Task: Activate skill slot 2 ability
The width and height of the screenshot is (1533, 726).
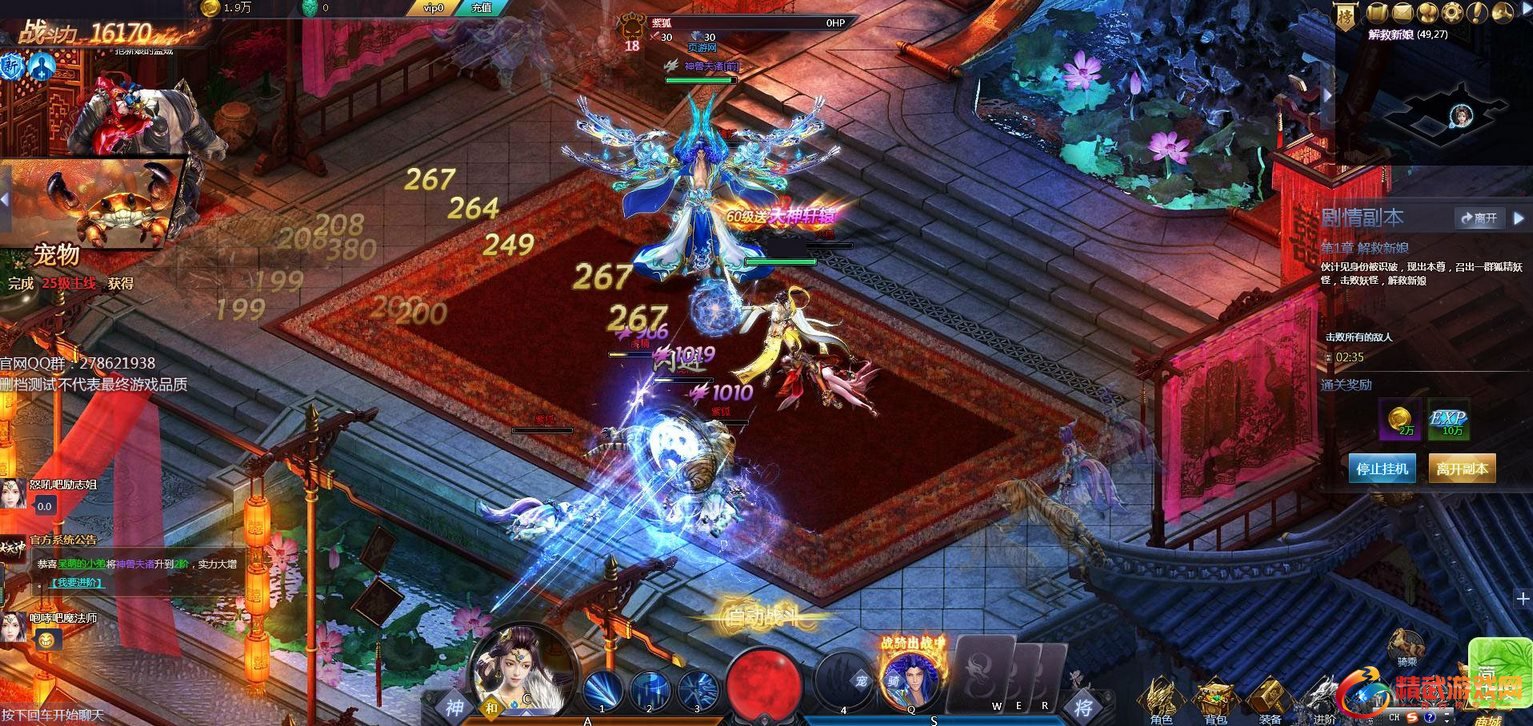Action: [x=650, y=691]
